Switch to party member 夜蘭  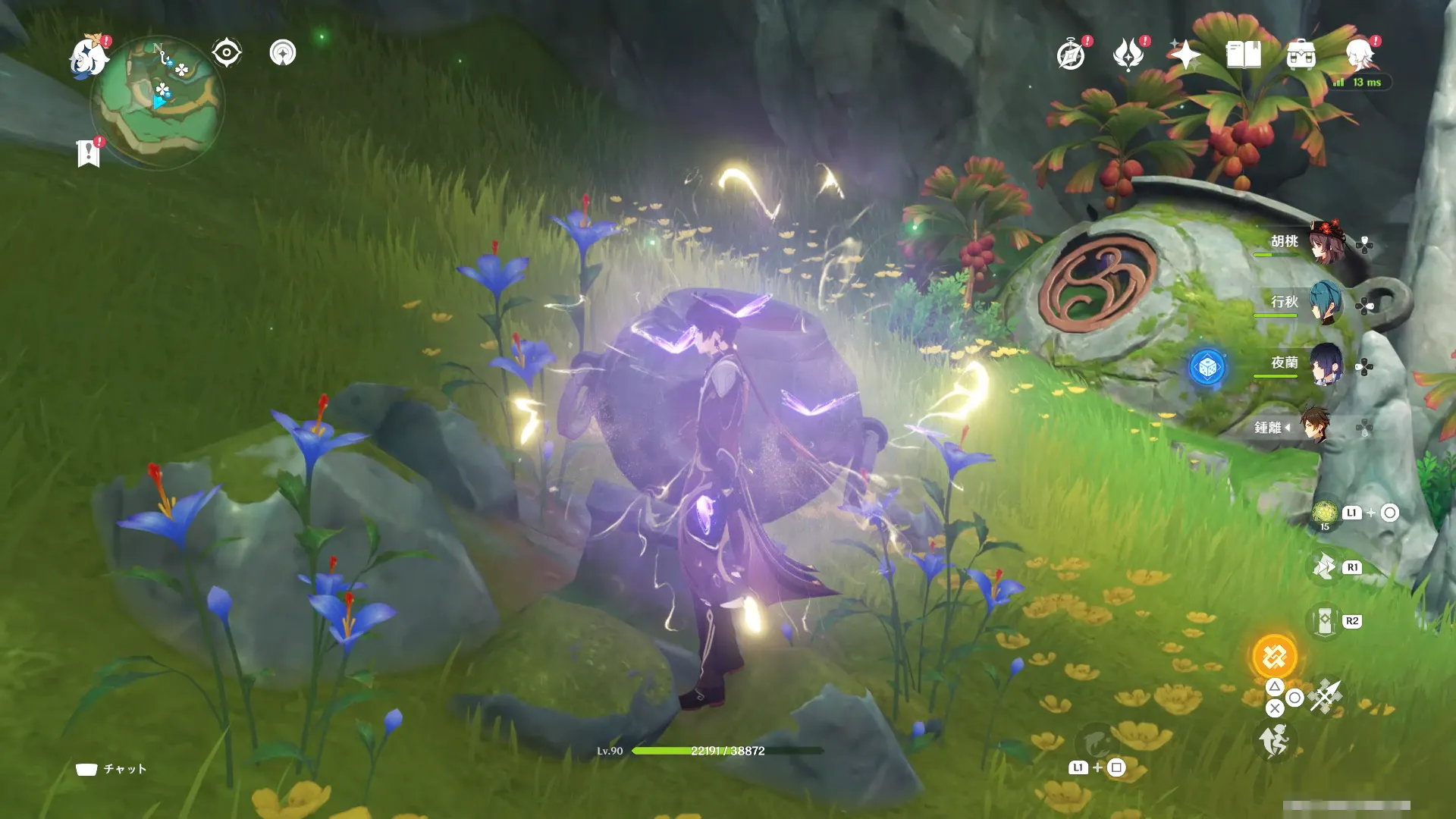tap(1326, 364)
